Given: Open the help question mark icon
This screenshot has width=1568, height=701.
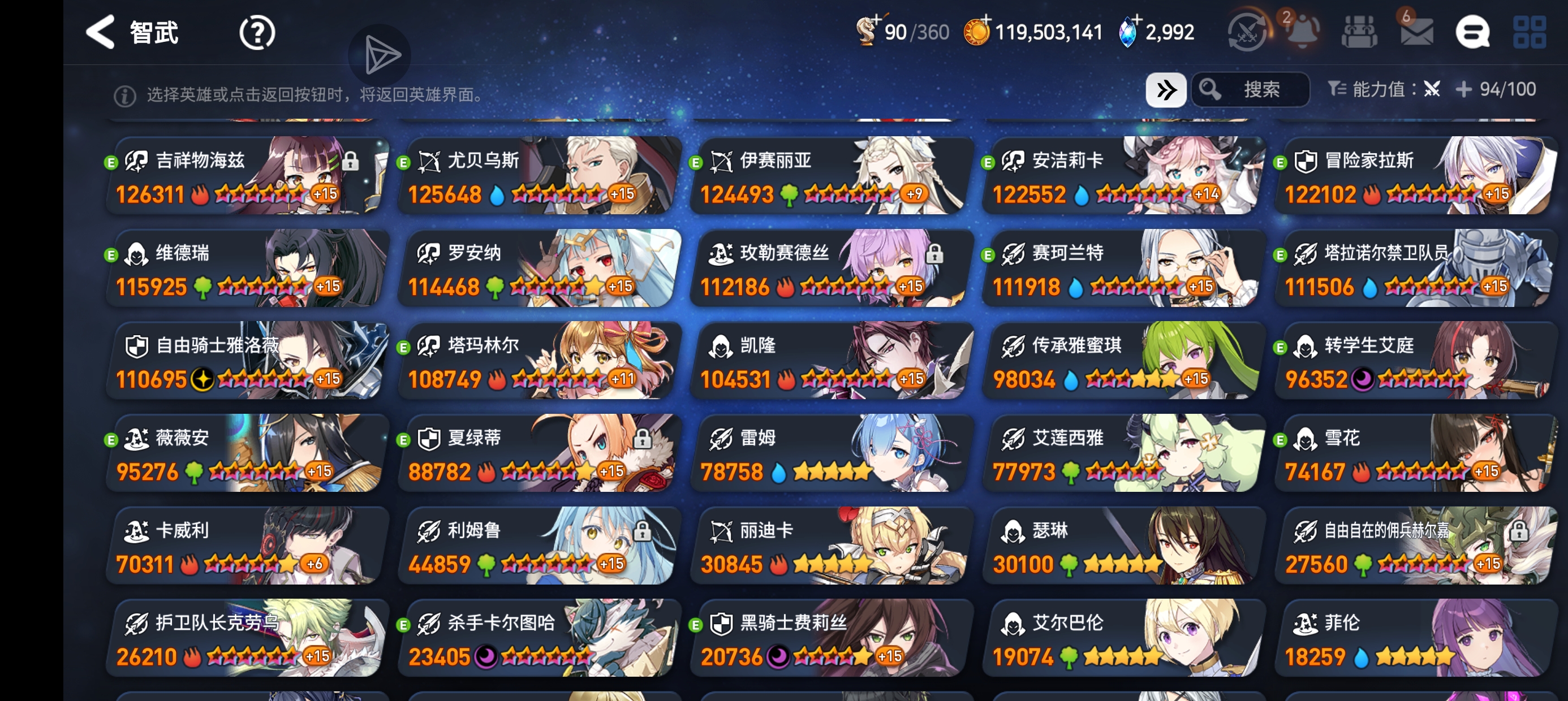Looking at the screenshot, I should point(257,32).
